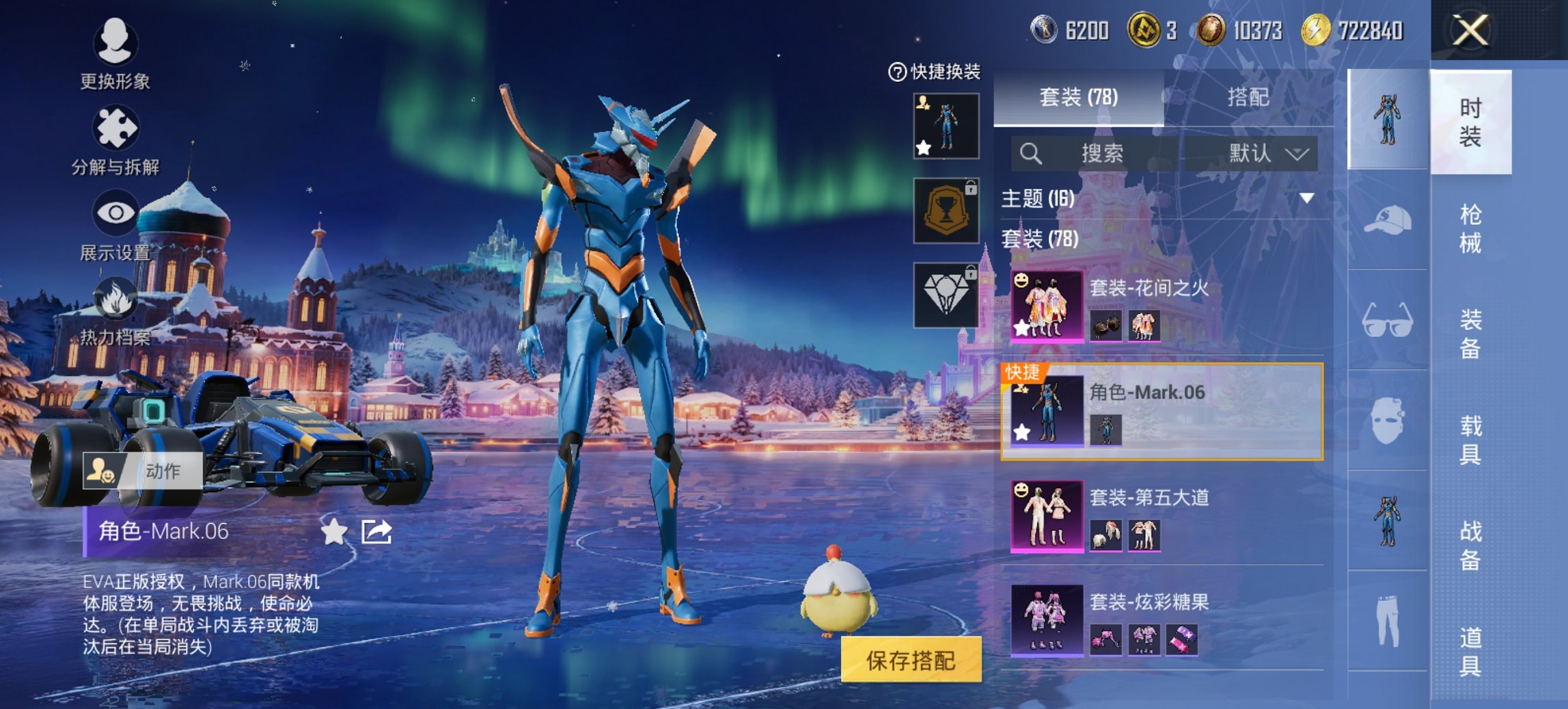
Task: Save outfit with 保存搭配 button
Action: pyautogui.click(x=911, y=660)
